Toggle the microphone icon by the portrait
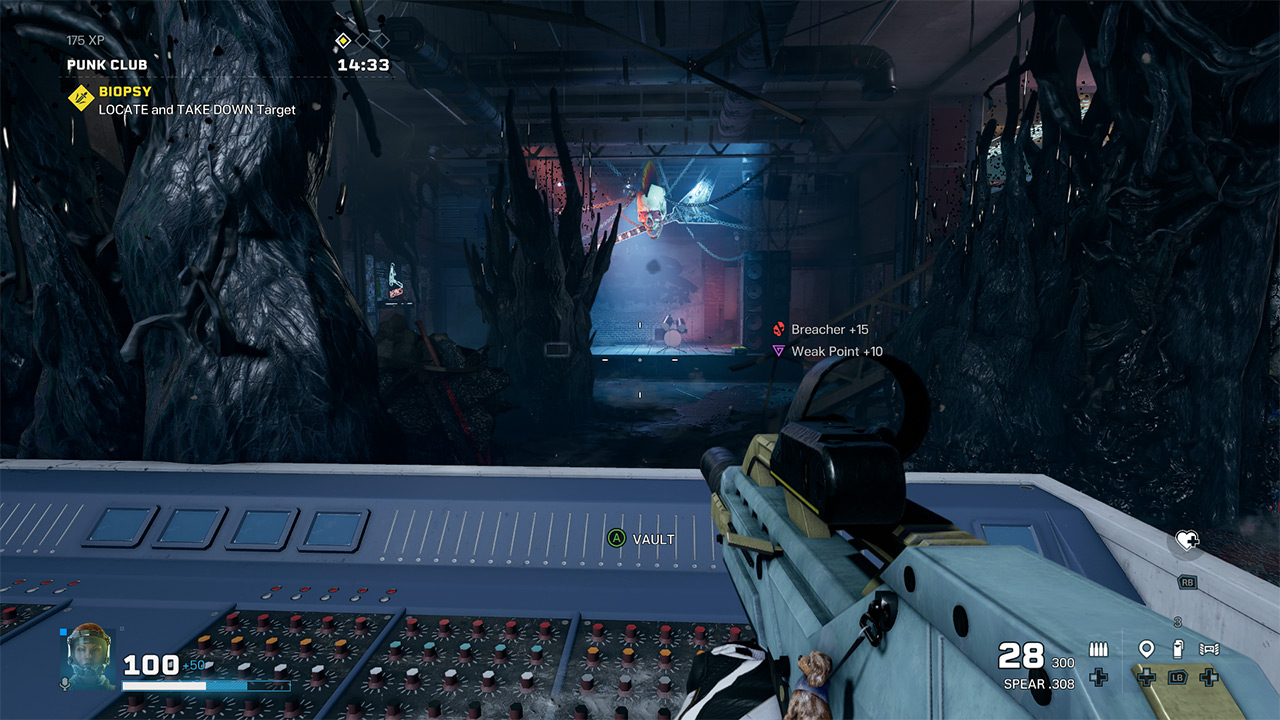Viewport: 1280px width, 720px height. tap(65, 683)
